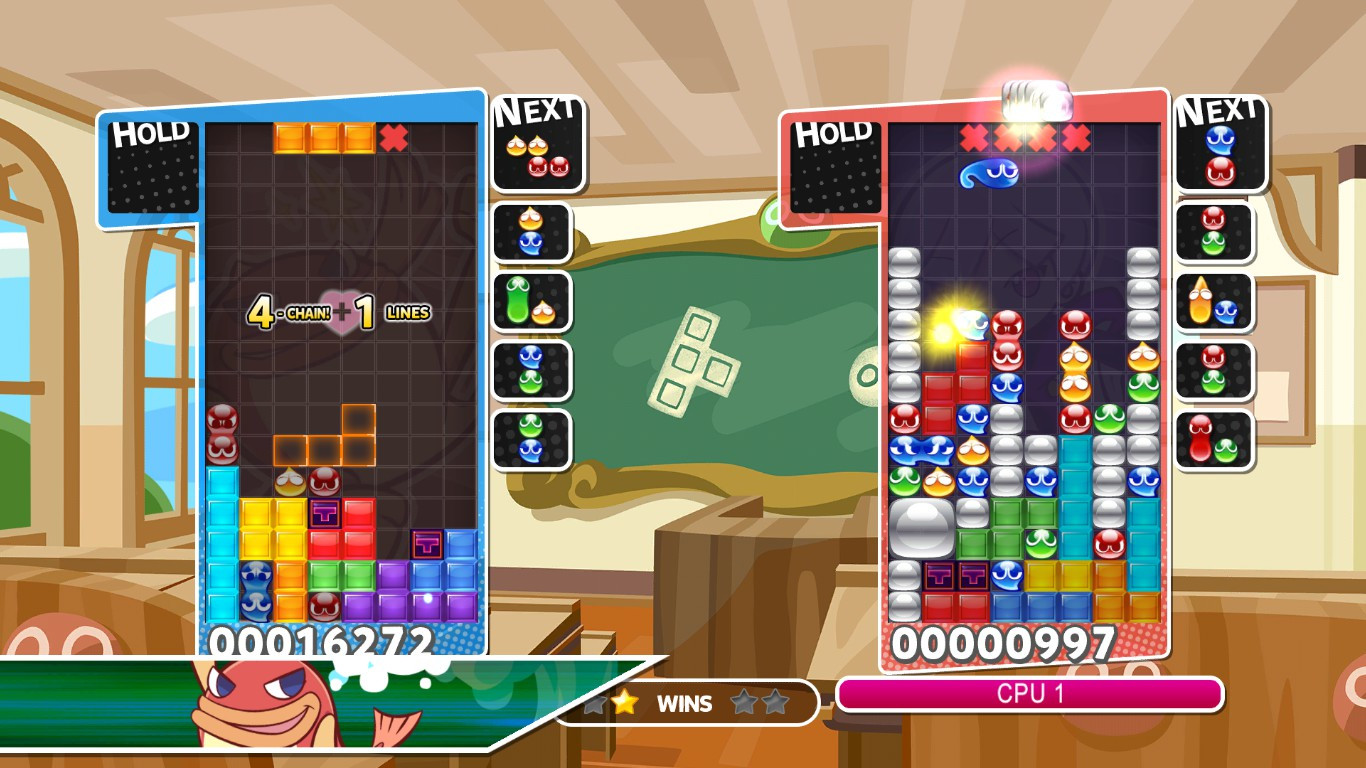Image resolution: width=1366 pixels, height=768 pixels.
Task: Click the gray win star left of WINS label
Action: click(597, 703)
